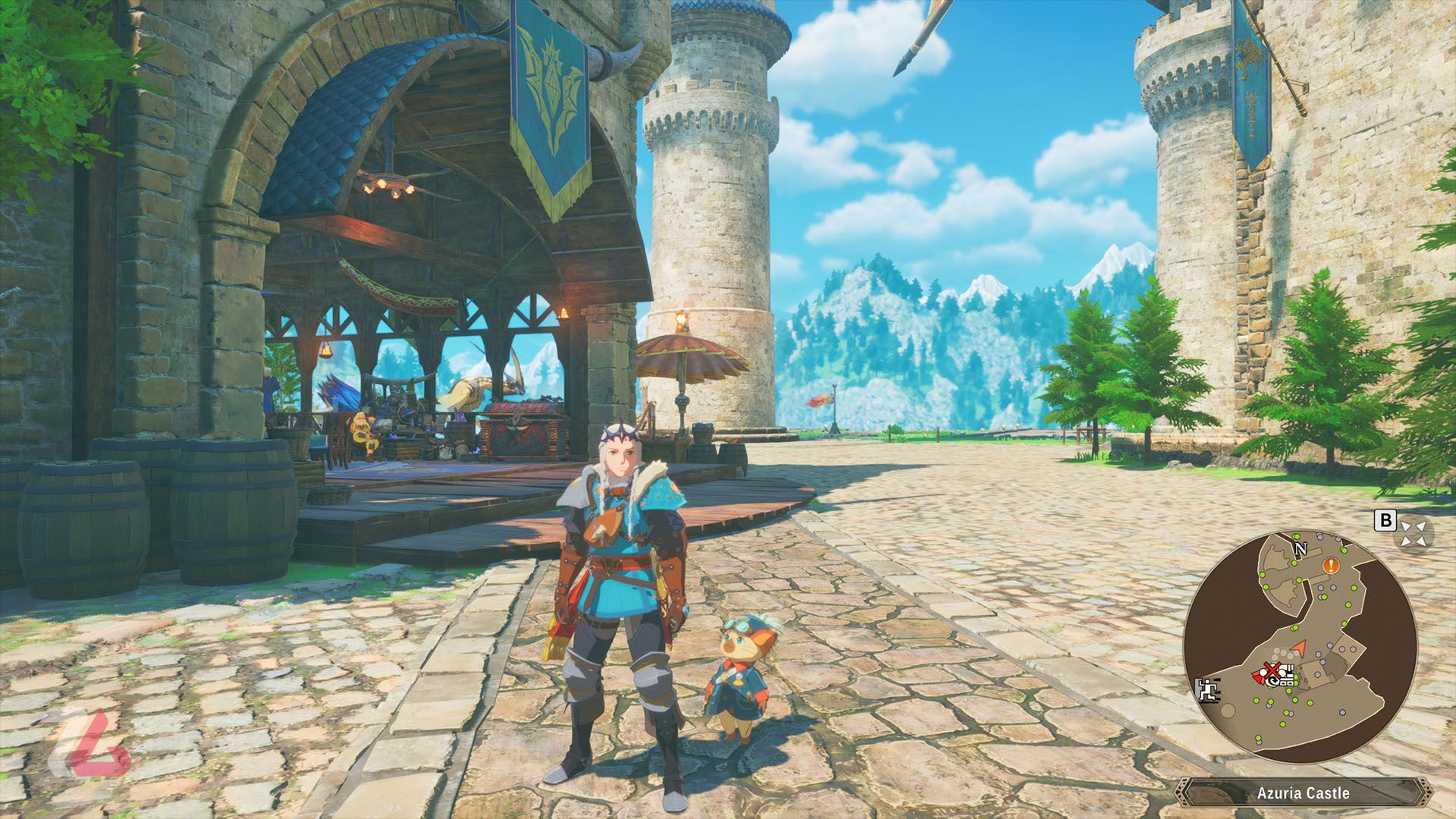Select the running-figure exit icon on the minimap
1456x819 pixels.
1209,690
